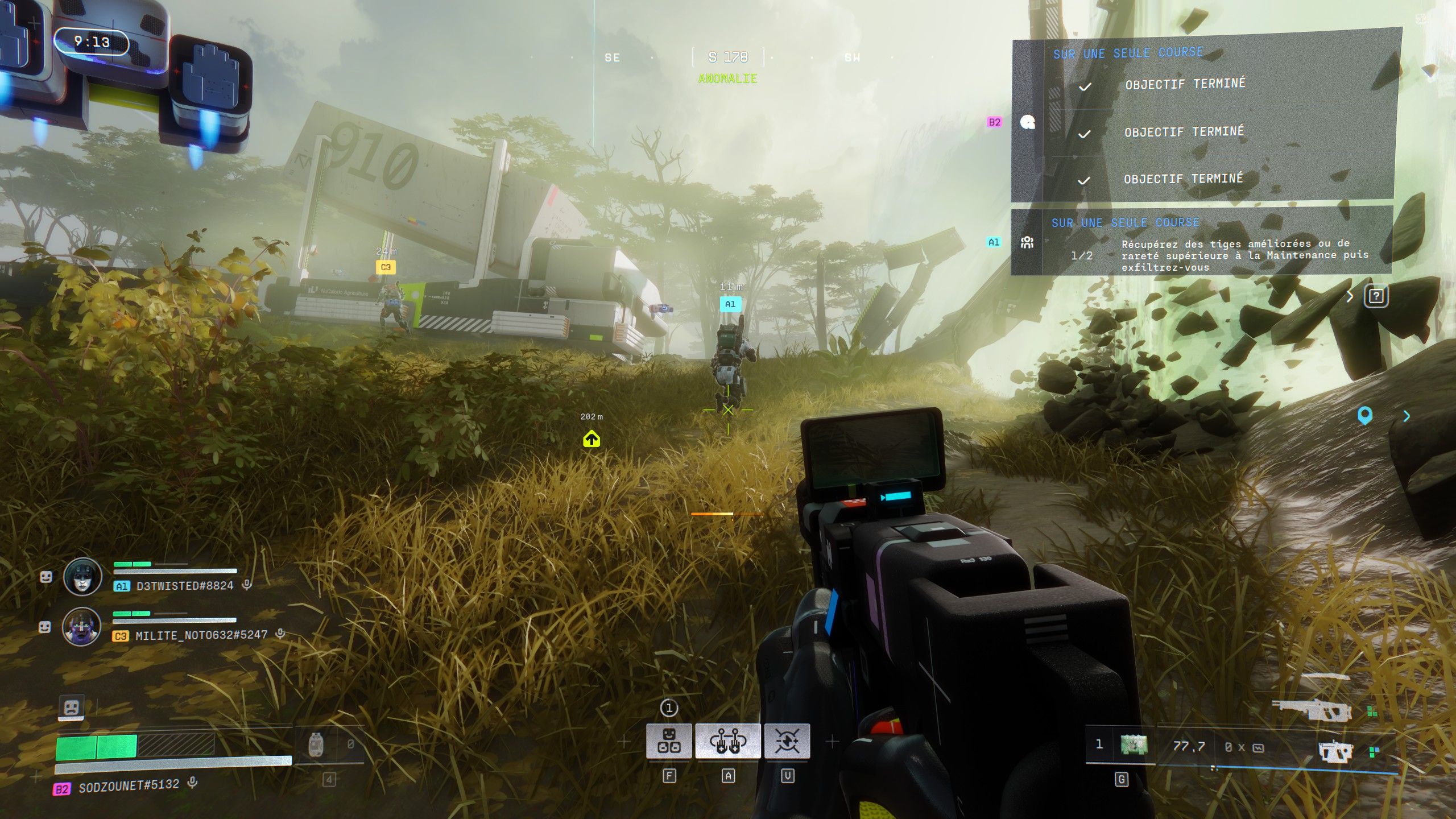This screenshot has height=819, width=1456.
Task: Click the sad face status icon
Action: pyautogui.click(x=72, y=708)
